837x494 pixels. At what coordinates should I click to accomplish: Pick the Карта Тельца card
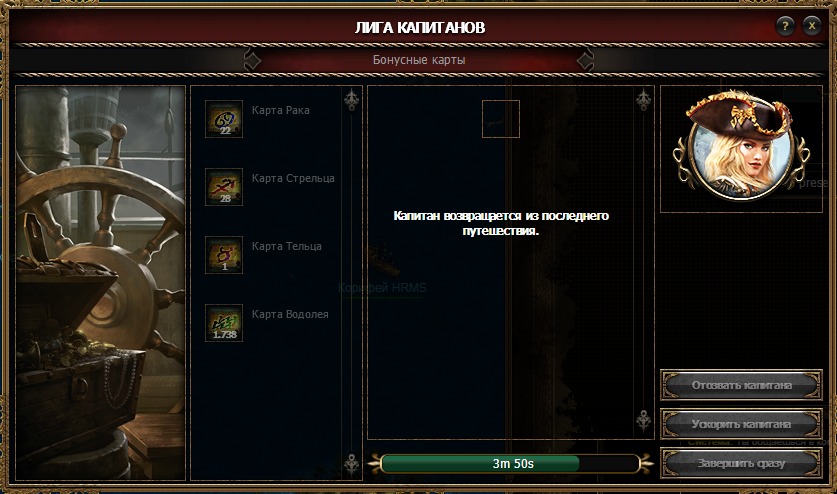(x=224, y=255)
